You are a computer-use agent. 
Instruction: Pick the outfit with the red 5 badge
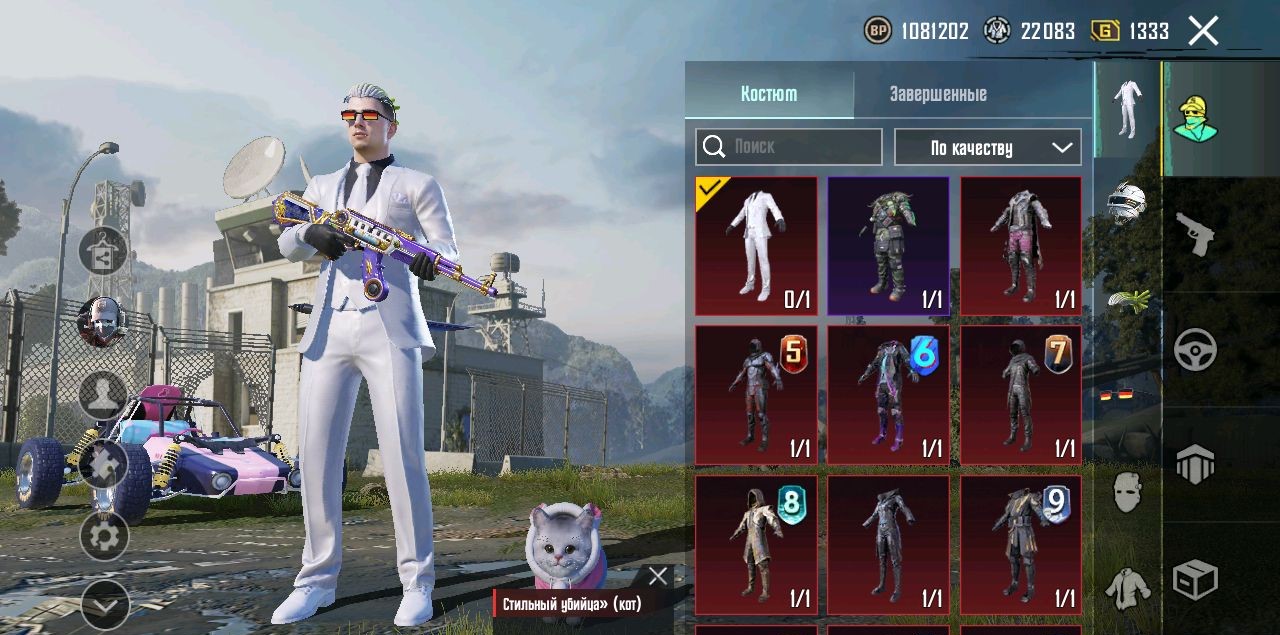click(756, 395)
